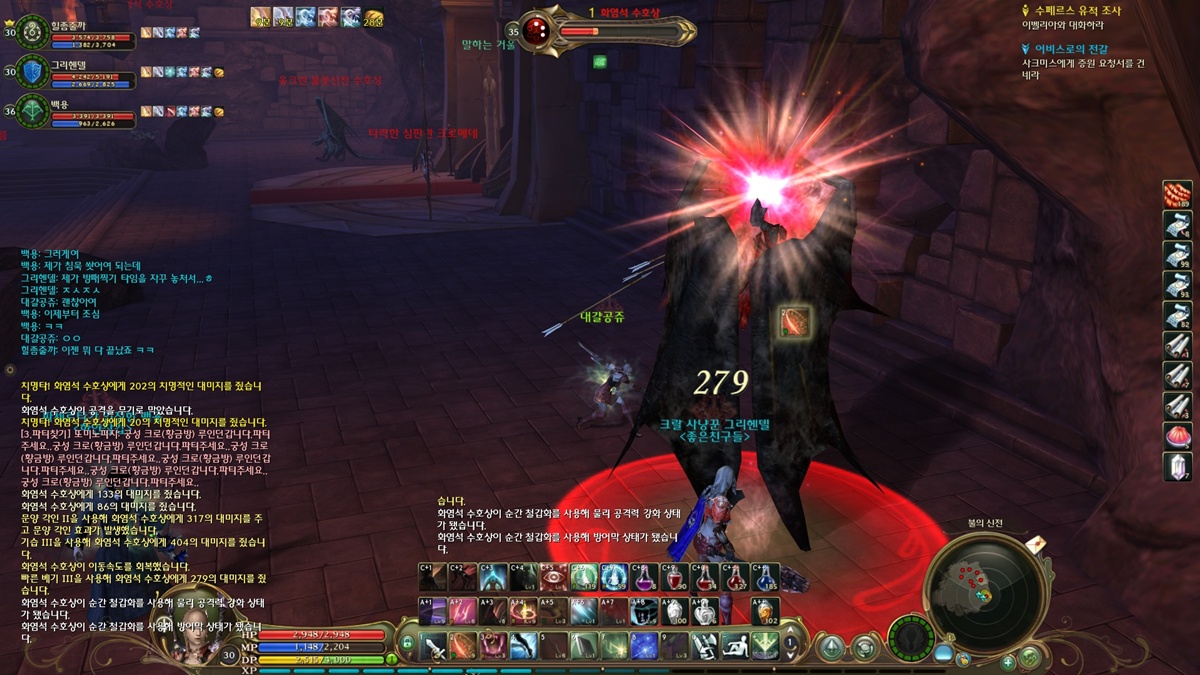
Task: Activate the blue starburst skill in slot 8
Action: coord(643,646)
